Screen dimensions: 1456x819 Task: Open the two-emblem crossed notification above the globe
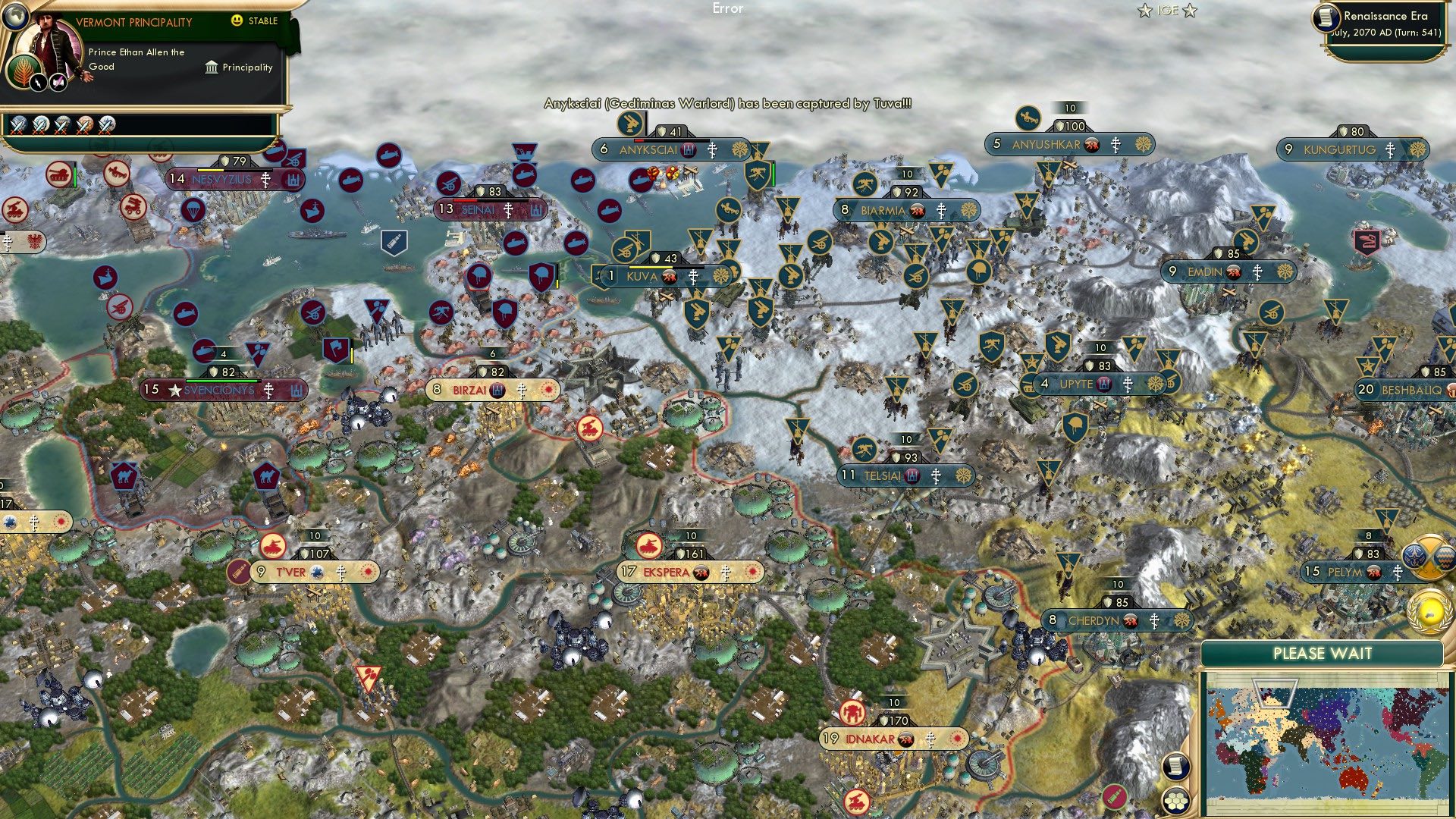click(1428, 557)
